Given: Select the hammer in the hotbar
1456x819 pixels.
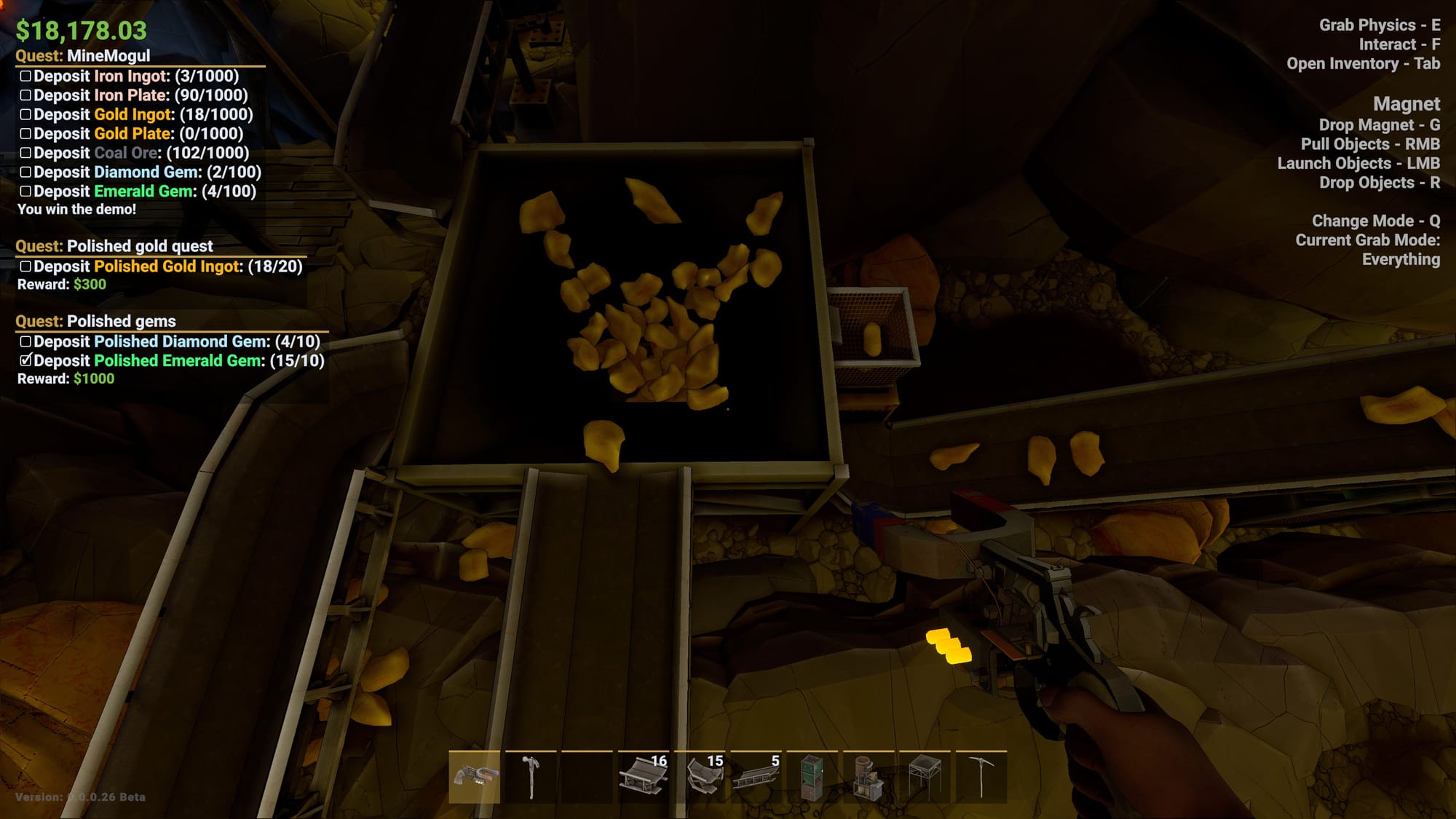Looking at the screenshot, I should [531, 777].
